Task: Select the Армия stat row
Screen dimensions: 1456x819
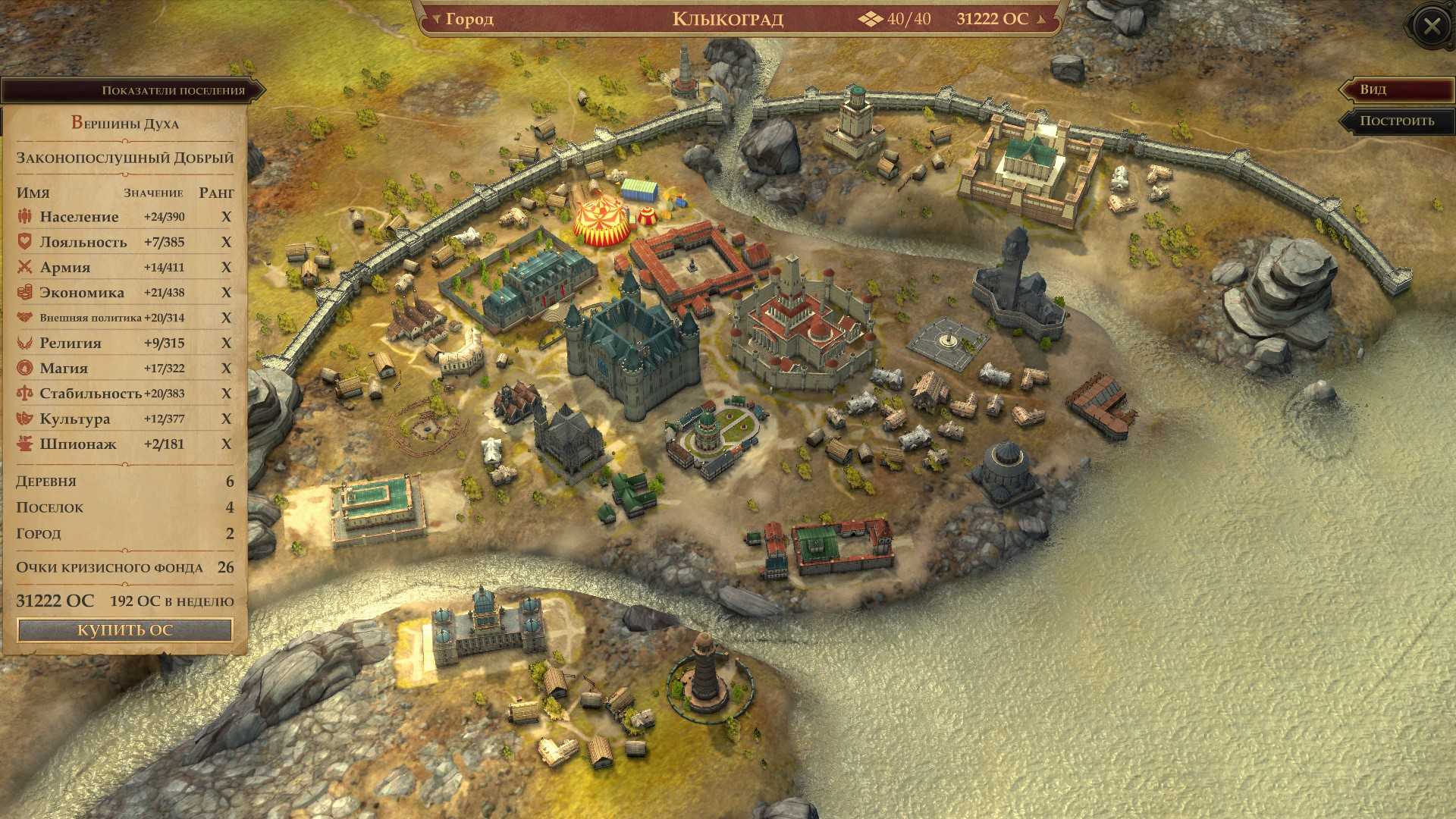Action: [125, 267]
